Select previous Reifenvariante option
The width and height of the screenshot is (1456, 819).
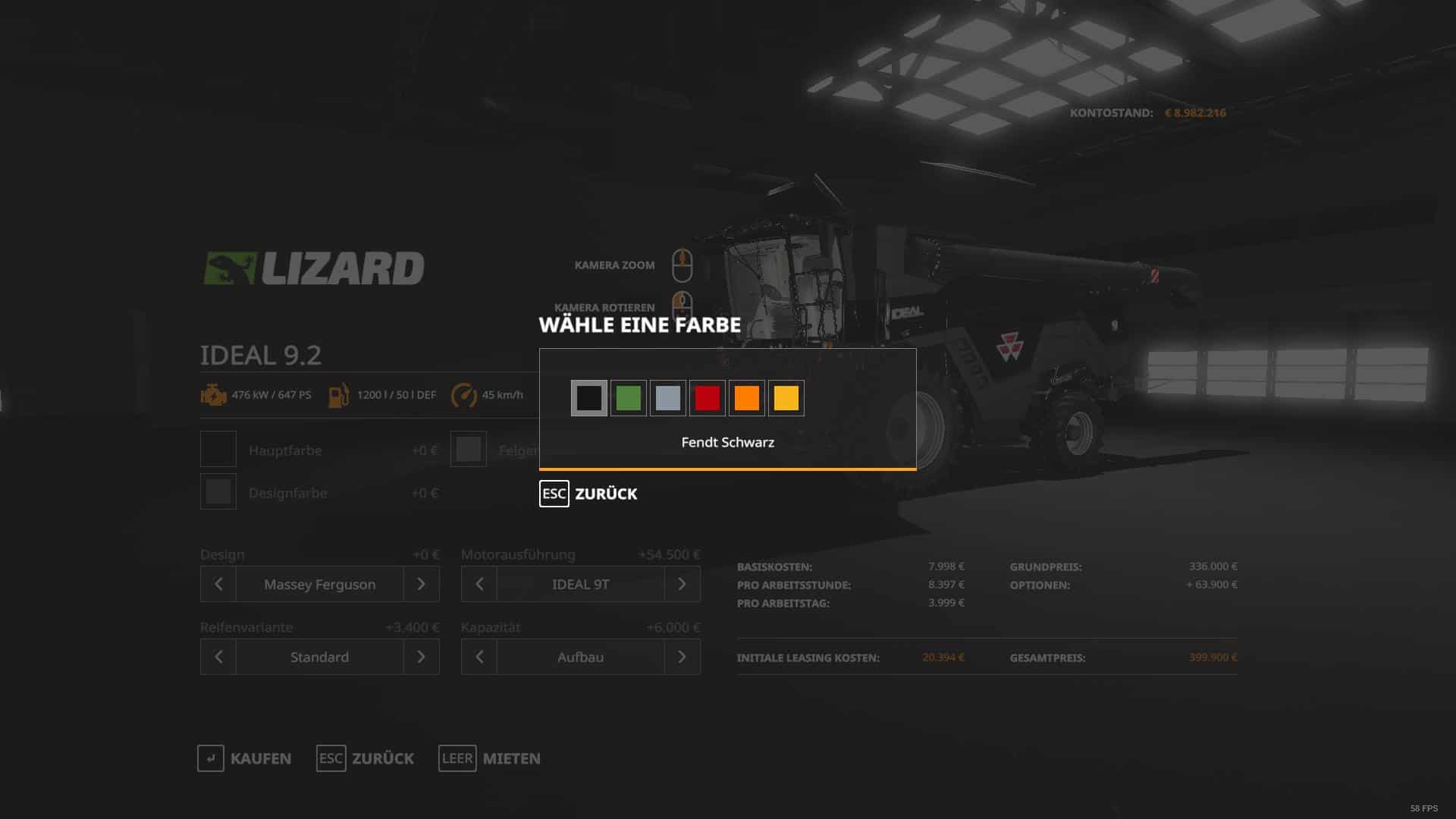[218, 657]
